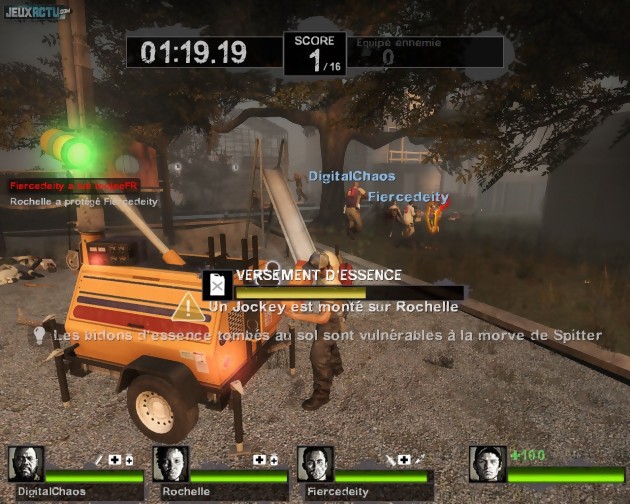This screenshot has width=630, height=504.
Task: Click Rochelle's survivor portrait
Action: click(x=170, y=464)
